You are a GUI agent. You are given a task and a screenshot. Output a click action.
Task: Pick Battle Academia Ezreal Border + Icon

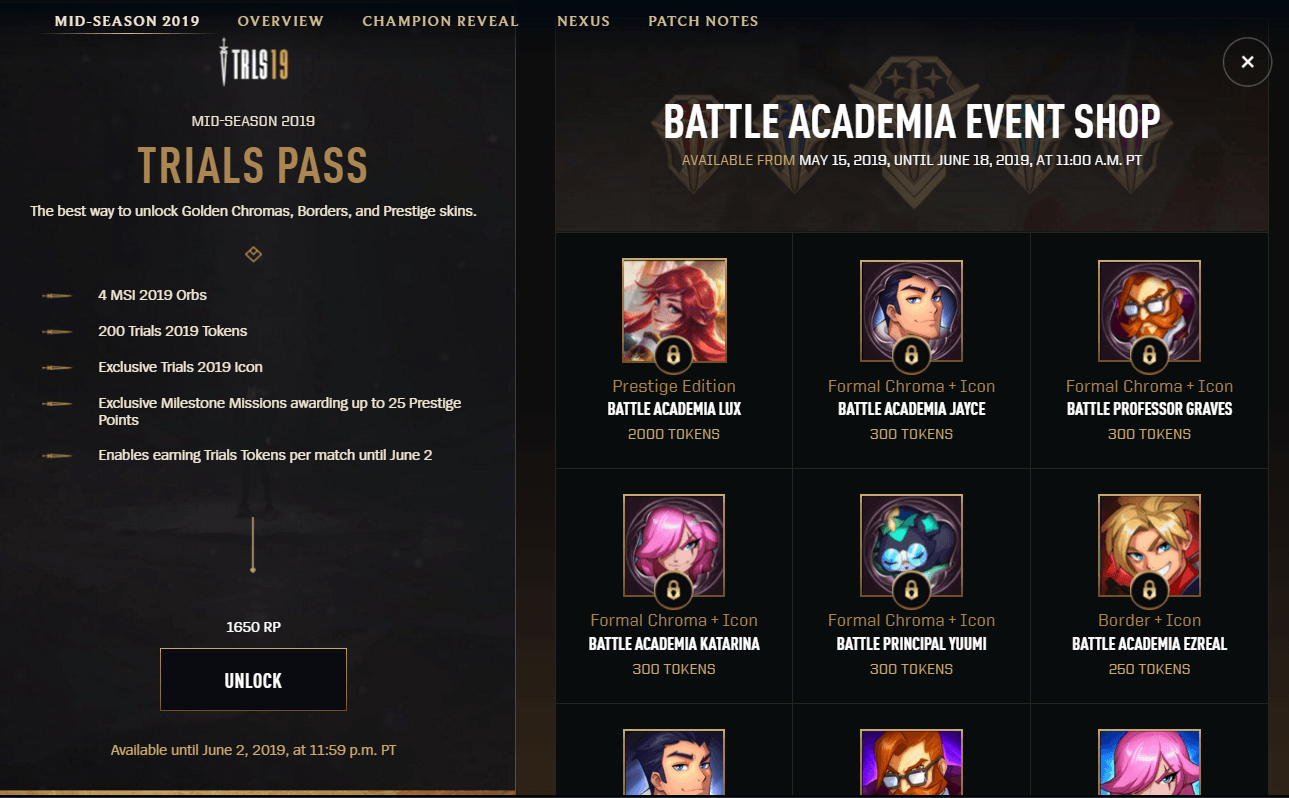(x=1149, y=544)
